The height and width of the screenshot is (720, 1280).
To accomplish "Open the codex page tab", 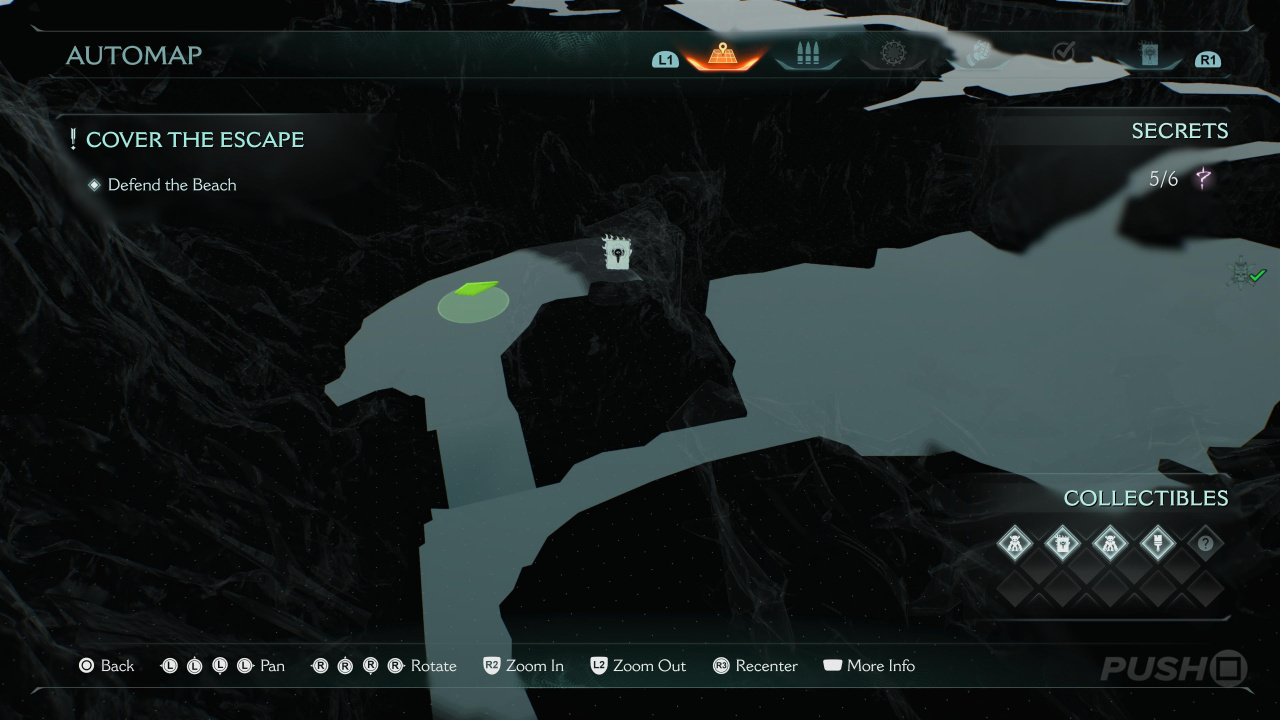I will (x=1149, y=55).
